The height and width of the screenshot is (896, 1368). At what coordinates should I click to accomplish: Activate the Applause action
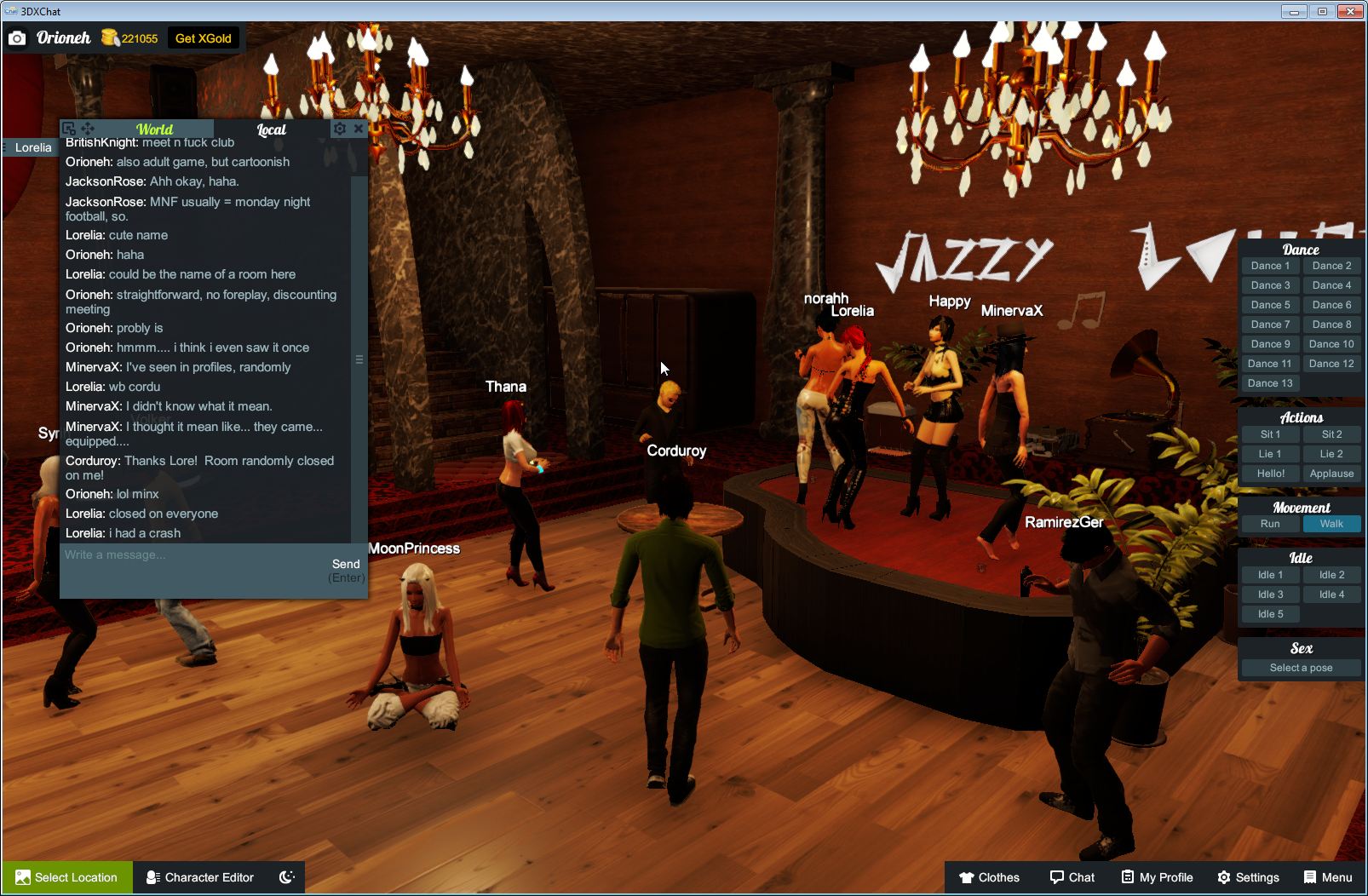(1331, 473)
